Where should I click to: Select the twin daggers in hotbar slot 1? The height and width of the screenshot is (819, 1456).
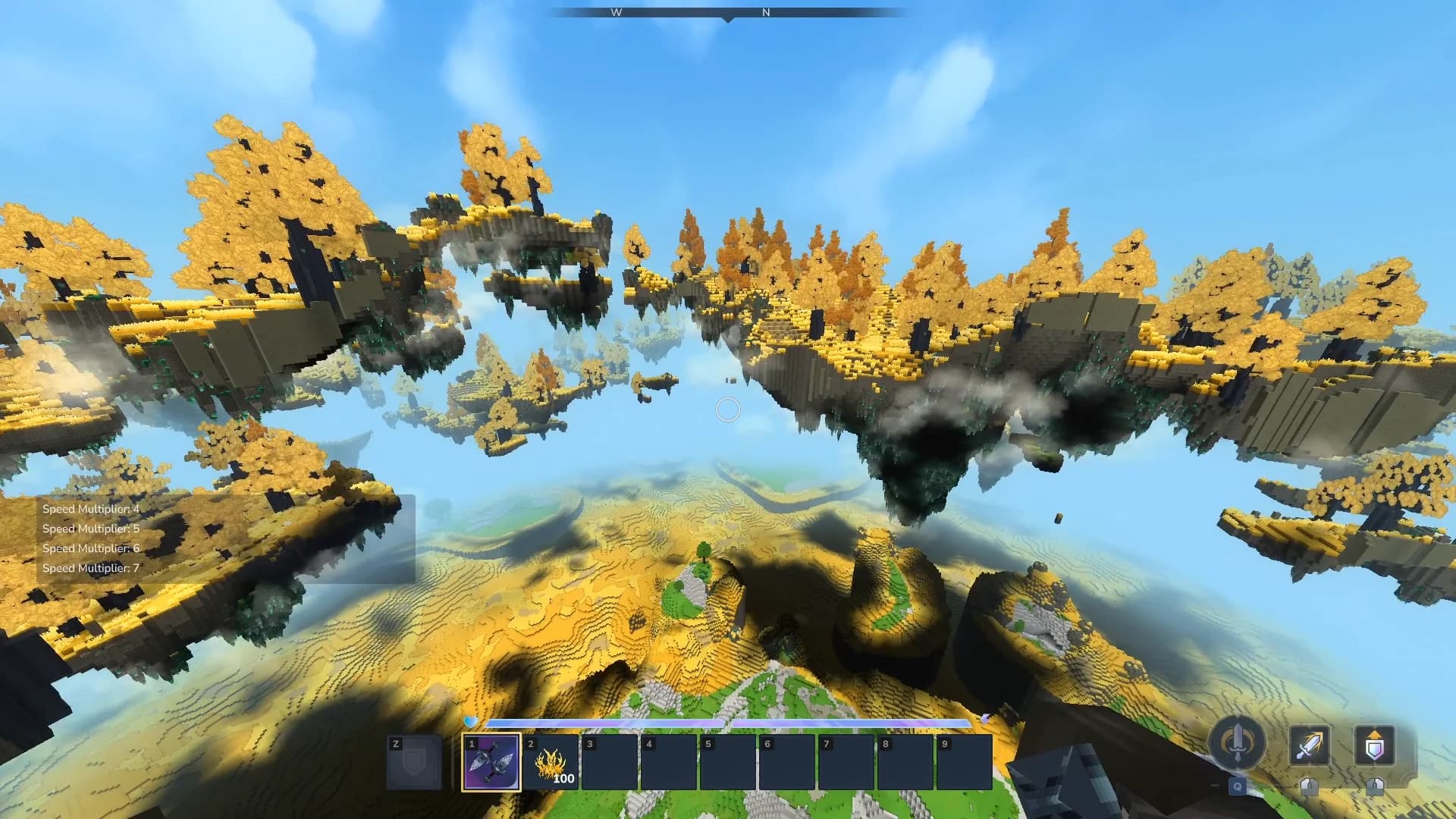click(x=491, y=762)
